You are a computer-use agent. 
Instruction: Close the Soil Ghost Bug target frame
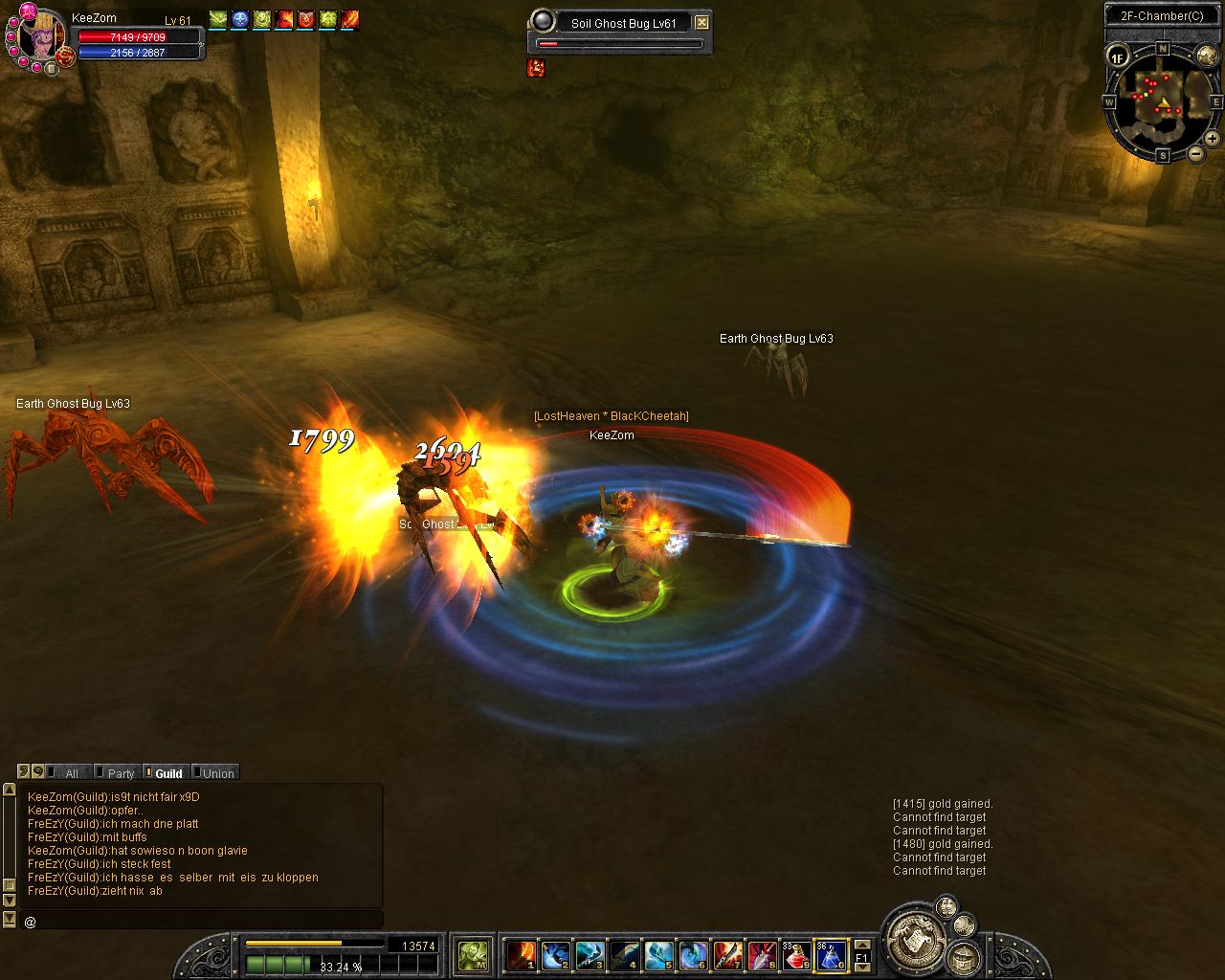(702, 22)
